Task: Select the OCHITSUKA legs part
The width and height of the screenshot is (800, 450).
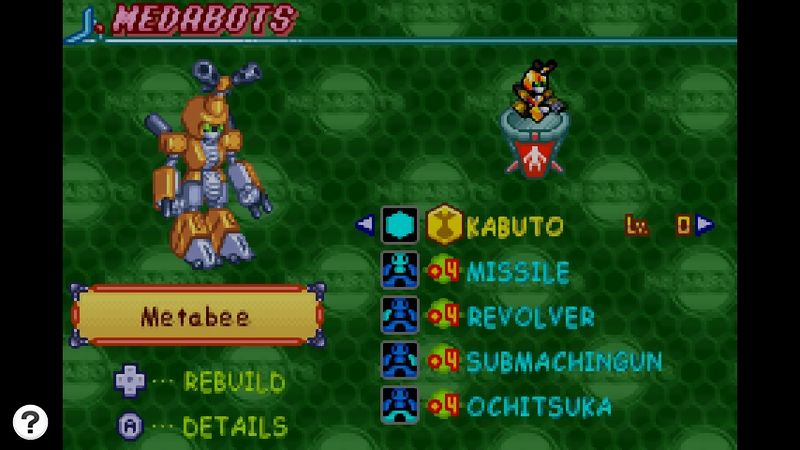Action: click(539, 406)
